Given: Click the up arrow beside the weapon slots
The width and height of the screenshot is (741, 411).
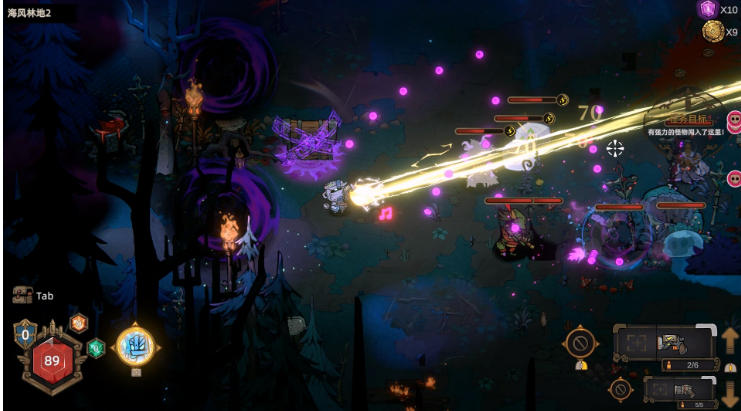Looking at the screenshot, I should (x=729, y=340).
